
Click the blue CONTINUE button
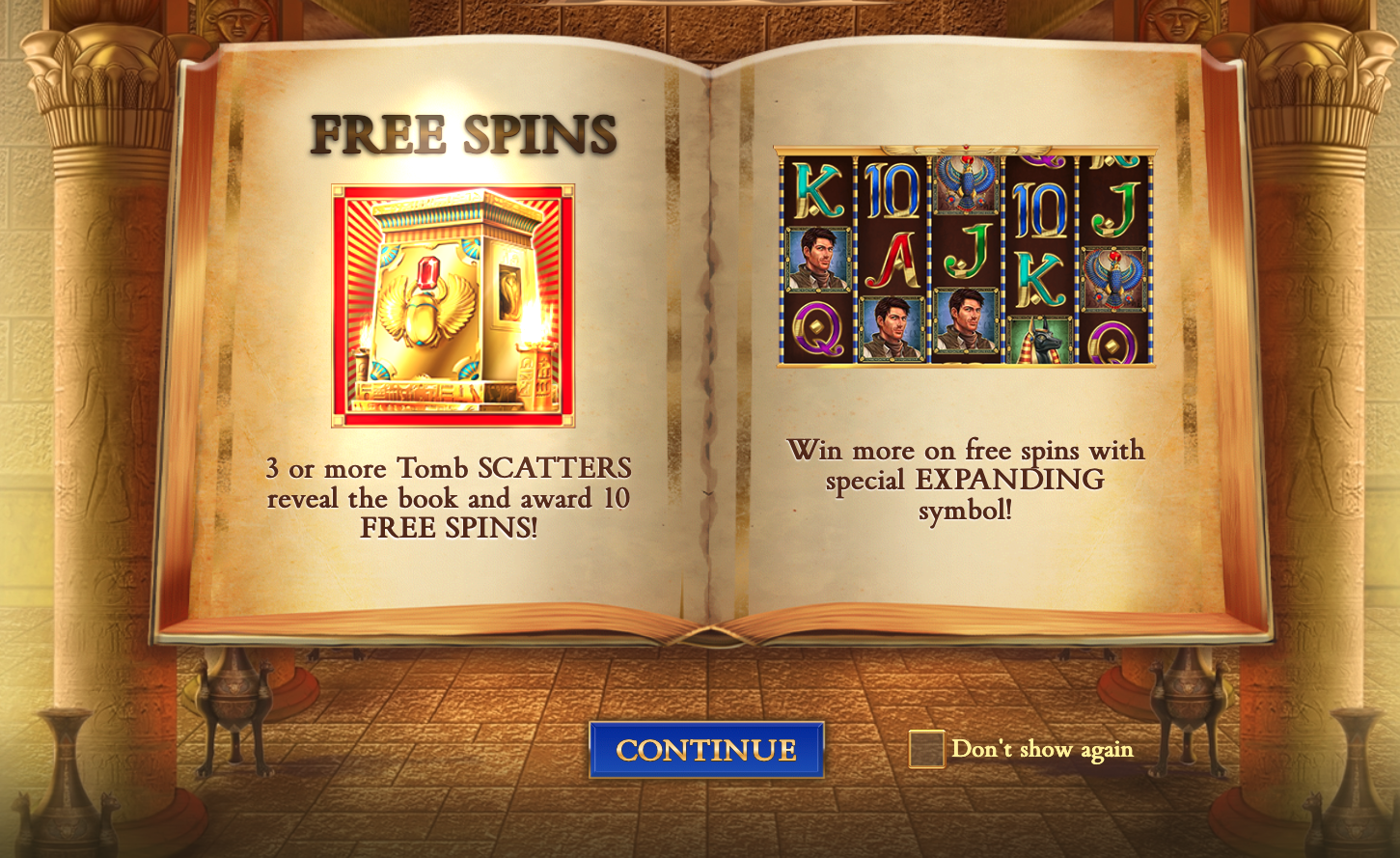706,750
